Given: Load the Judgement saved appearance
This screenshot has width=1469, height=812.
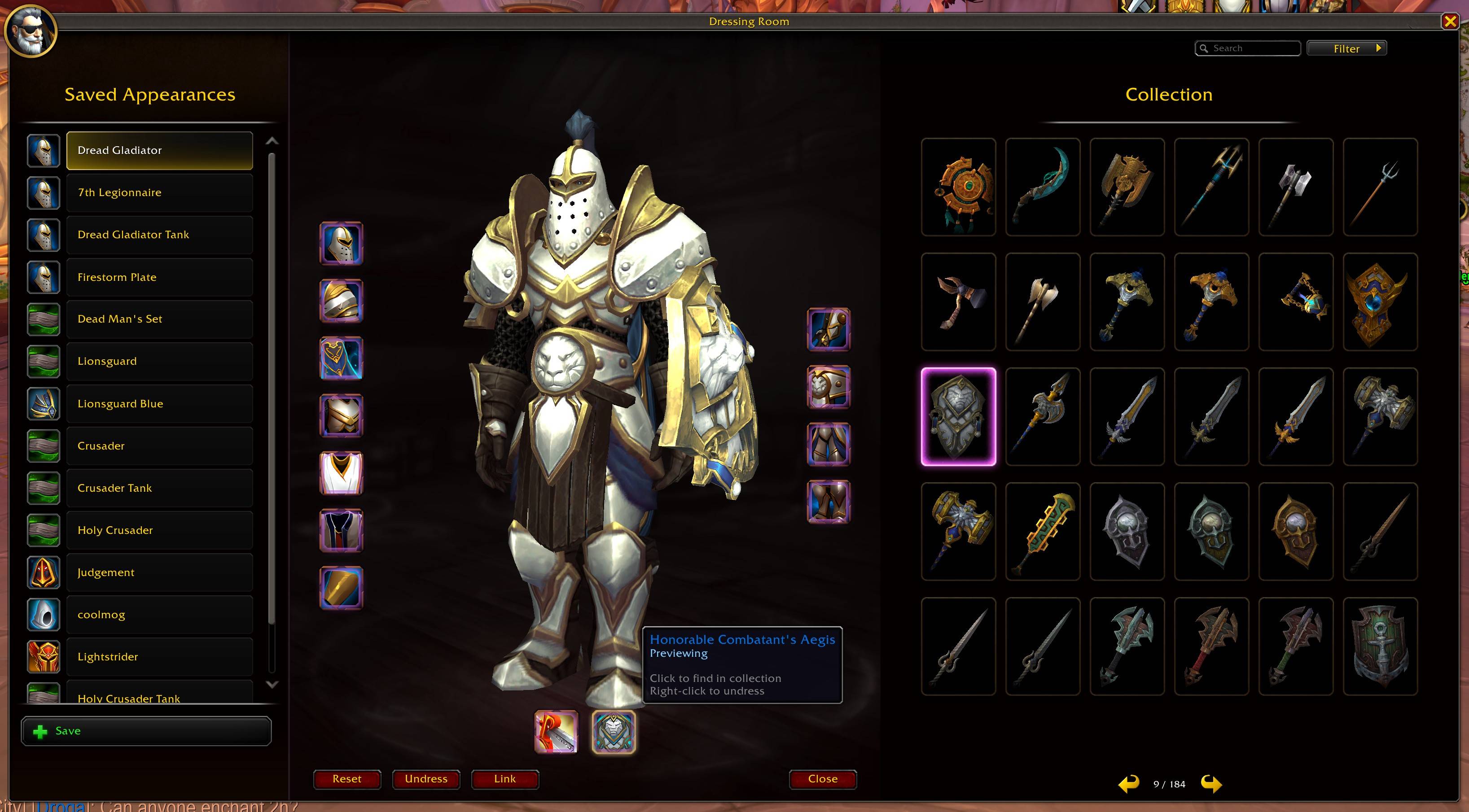Looking at the screenshot, I should [159, 572].
